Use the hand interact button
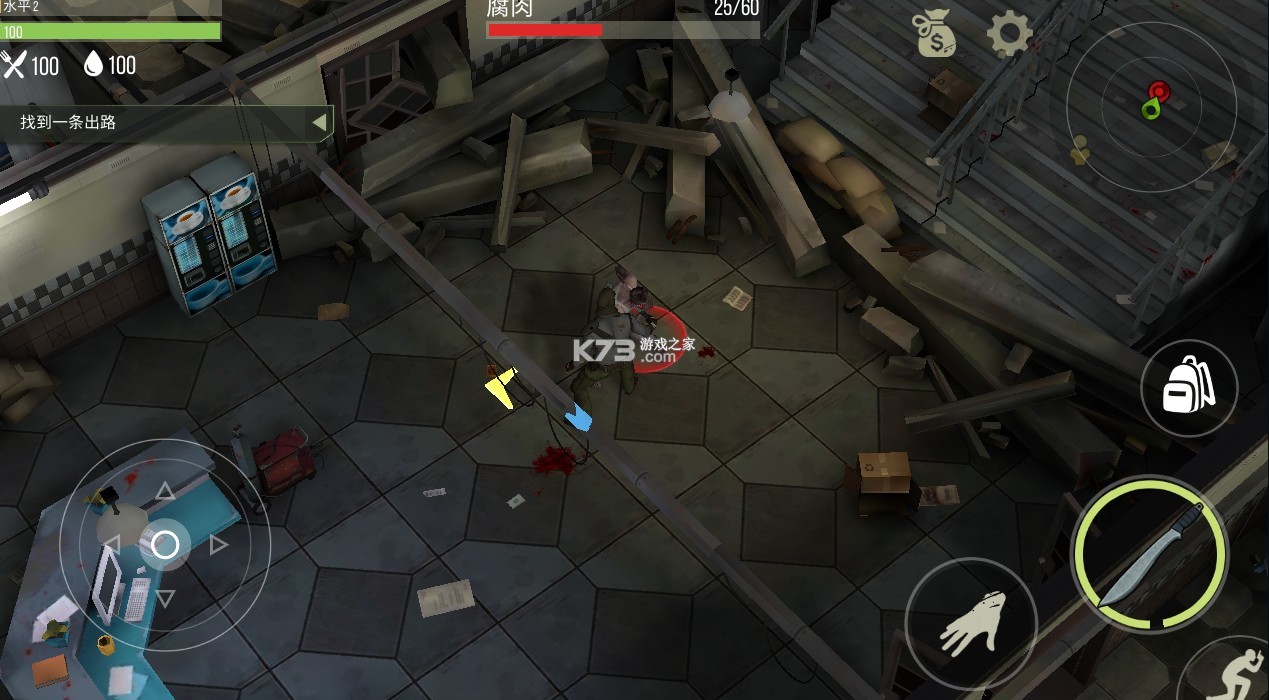 [971, 623]
